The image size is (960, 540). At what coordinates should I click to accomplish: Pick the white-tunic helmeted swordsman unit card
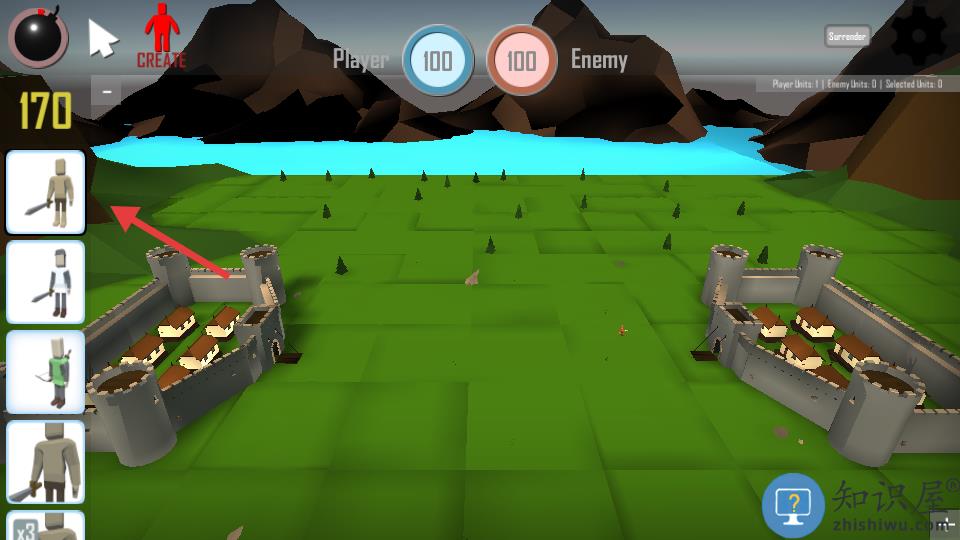click(x=46, y=282)
